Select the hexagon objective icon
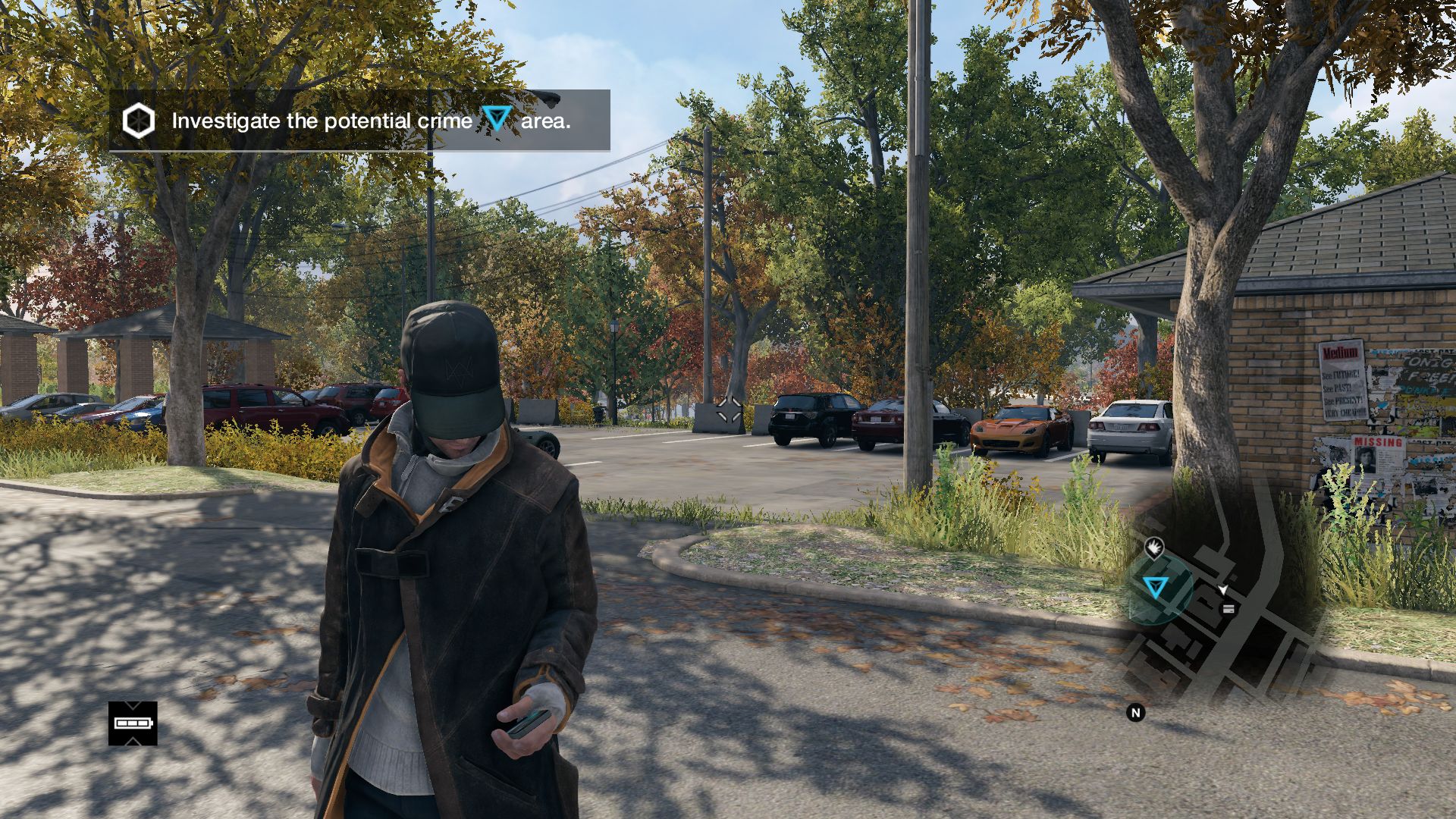 pos(139,121)
